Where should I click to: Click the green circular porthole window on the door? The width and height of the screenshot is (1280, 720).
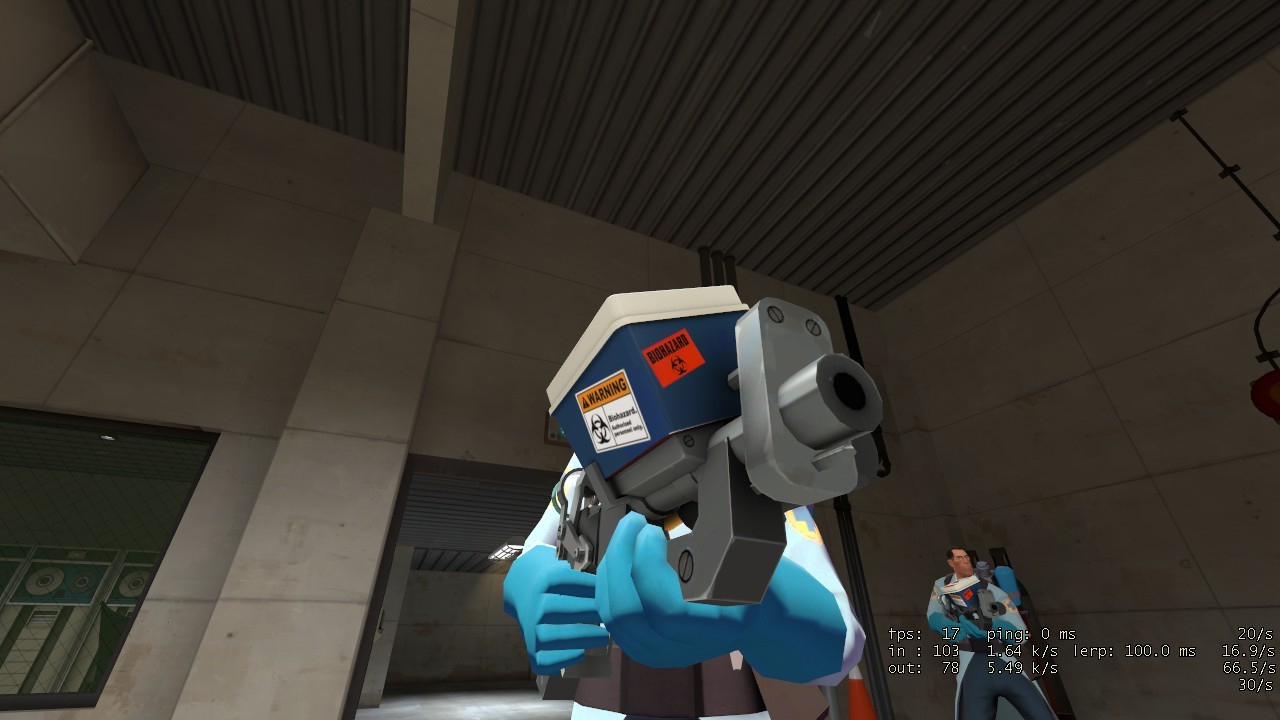pos(42,578)
